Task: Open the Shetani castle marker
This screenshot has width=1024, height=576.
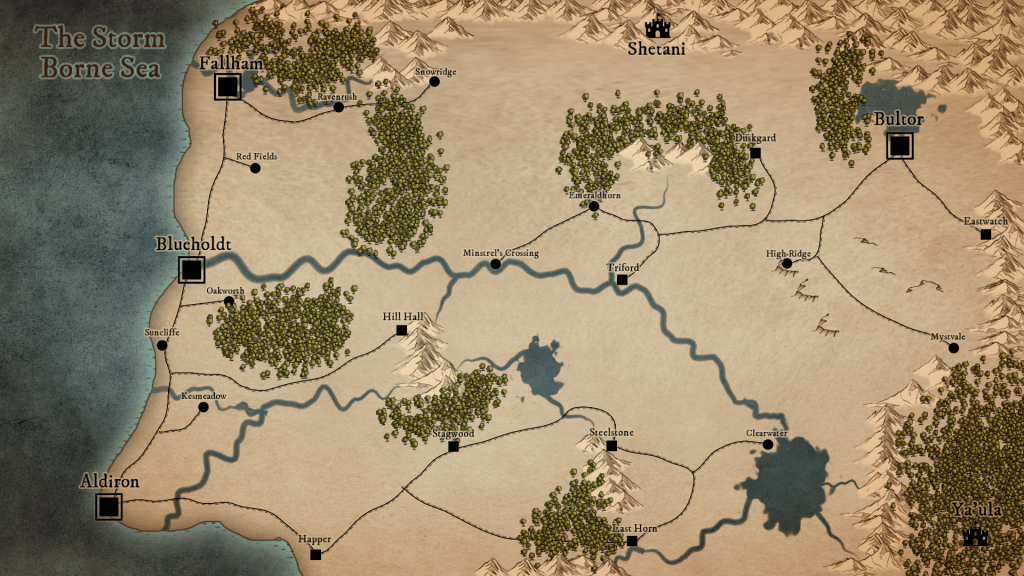Action: pyautogui.click(x=657, y=27)
